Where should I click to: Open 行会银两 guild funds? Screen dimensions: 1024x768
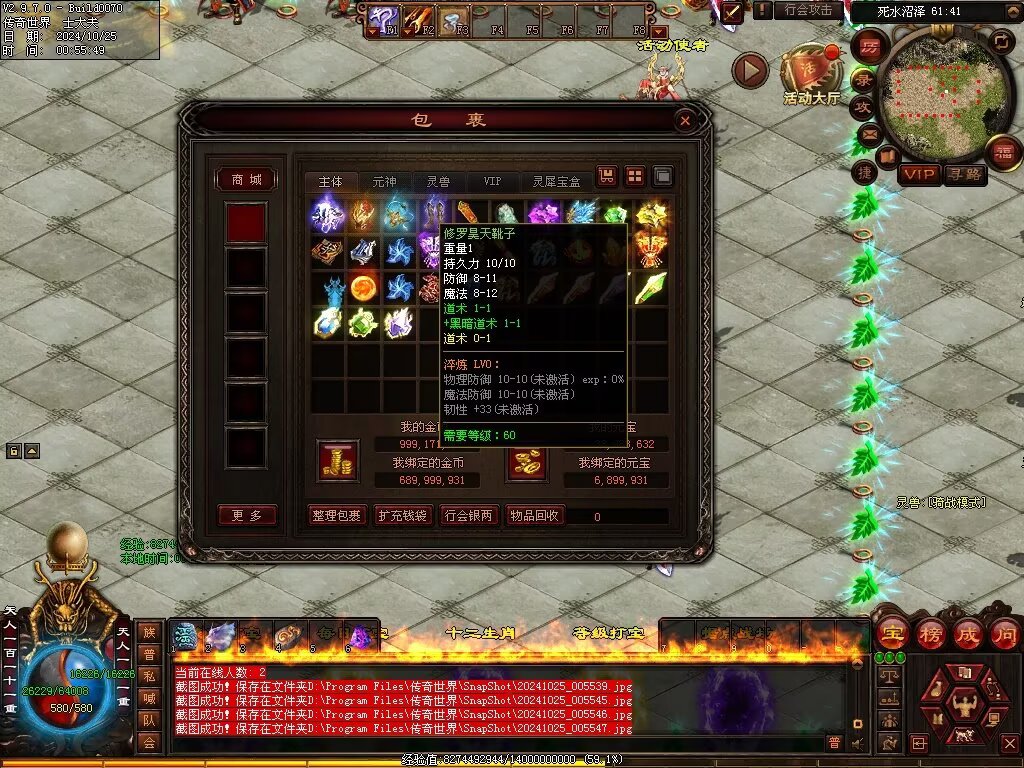coord(468,516)
